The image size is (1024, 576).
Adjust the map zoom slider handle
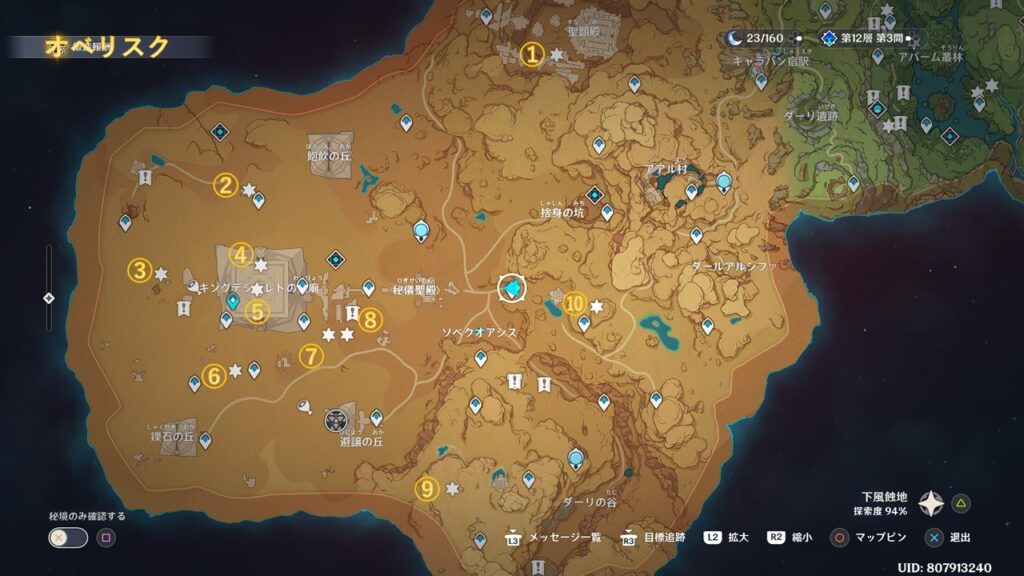tap(49, 298)
